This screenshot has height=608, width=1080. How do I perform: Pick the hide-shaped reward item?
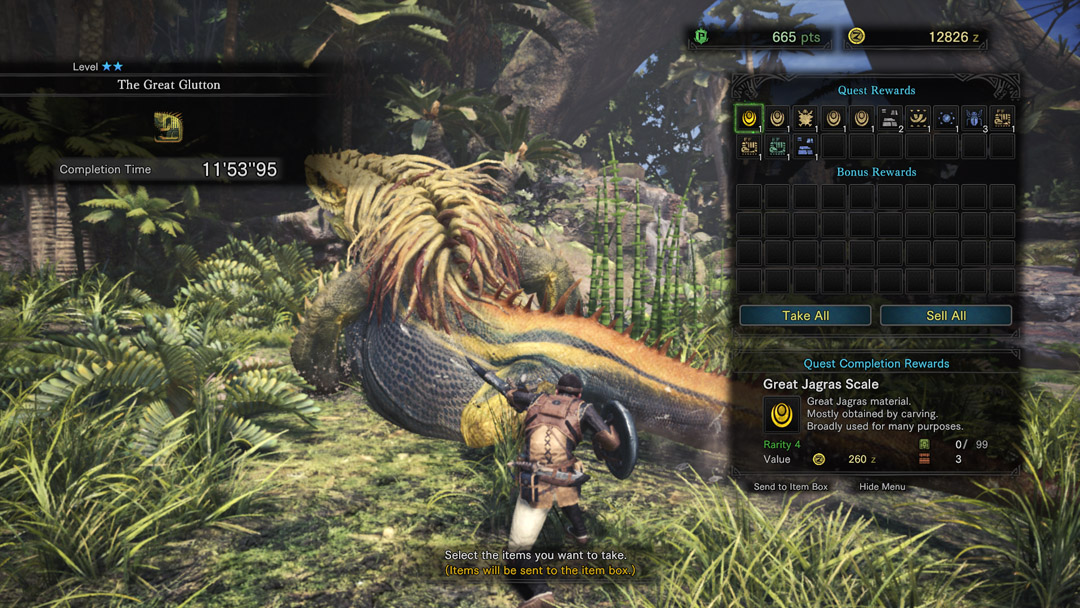point(805,119)
